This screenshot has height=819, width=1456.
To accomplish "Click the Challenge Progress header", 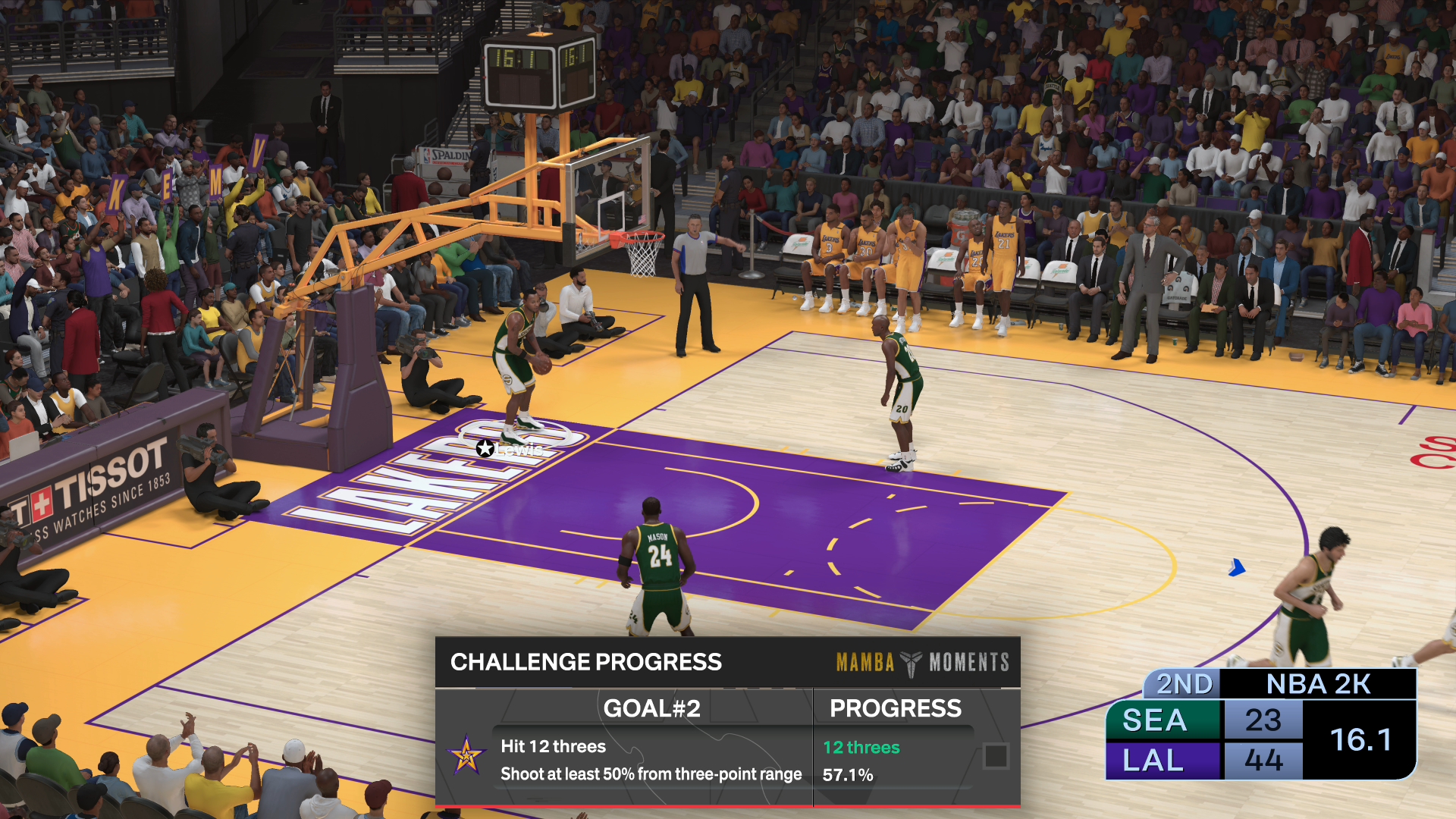I will [x=585, y=662].
